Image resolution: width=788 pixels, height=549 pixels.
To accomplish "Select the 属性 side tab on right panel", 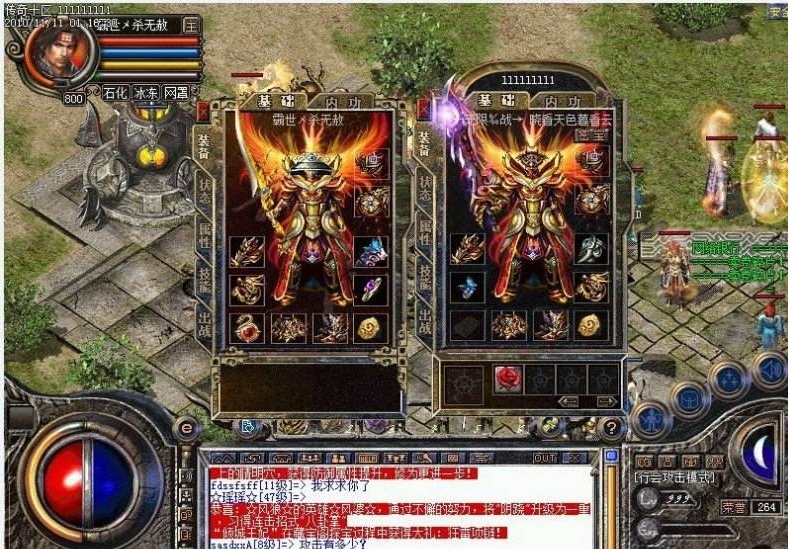I will click(x=424, y=232).
